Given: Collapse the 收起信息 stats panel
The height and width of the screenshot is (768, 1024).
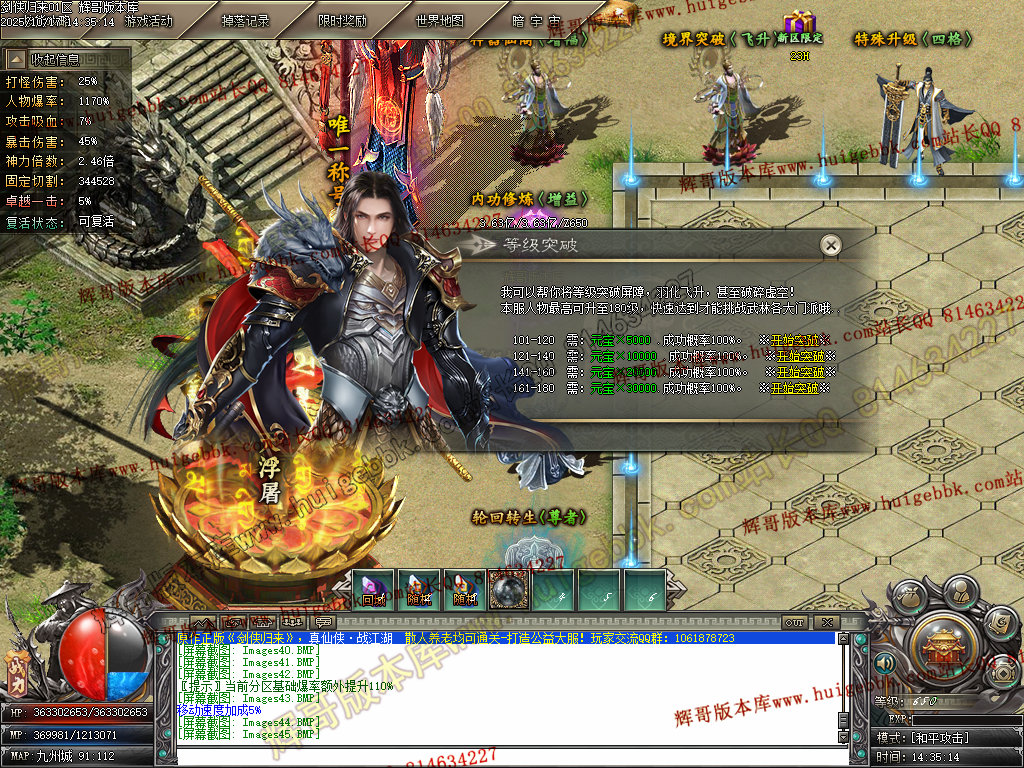Looking at the screenshot, I should [x=66, y=60].
